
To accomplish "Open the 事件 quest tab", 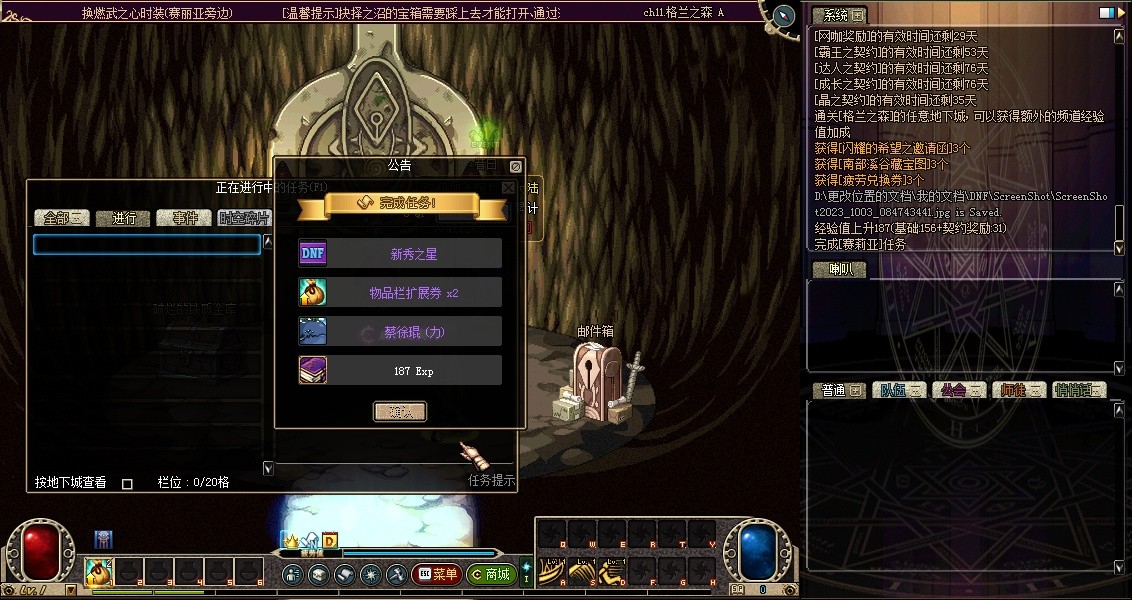I will click(x=184, y=218).
